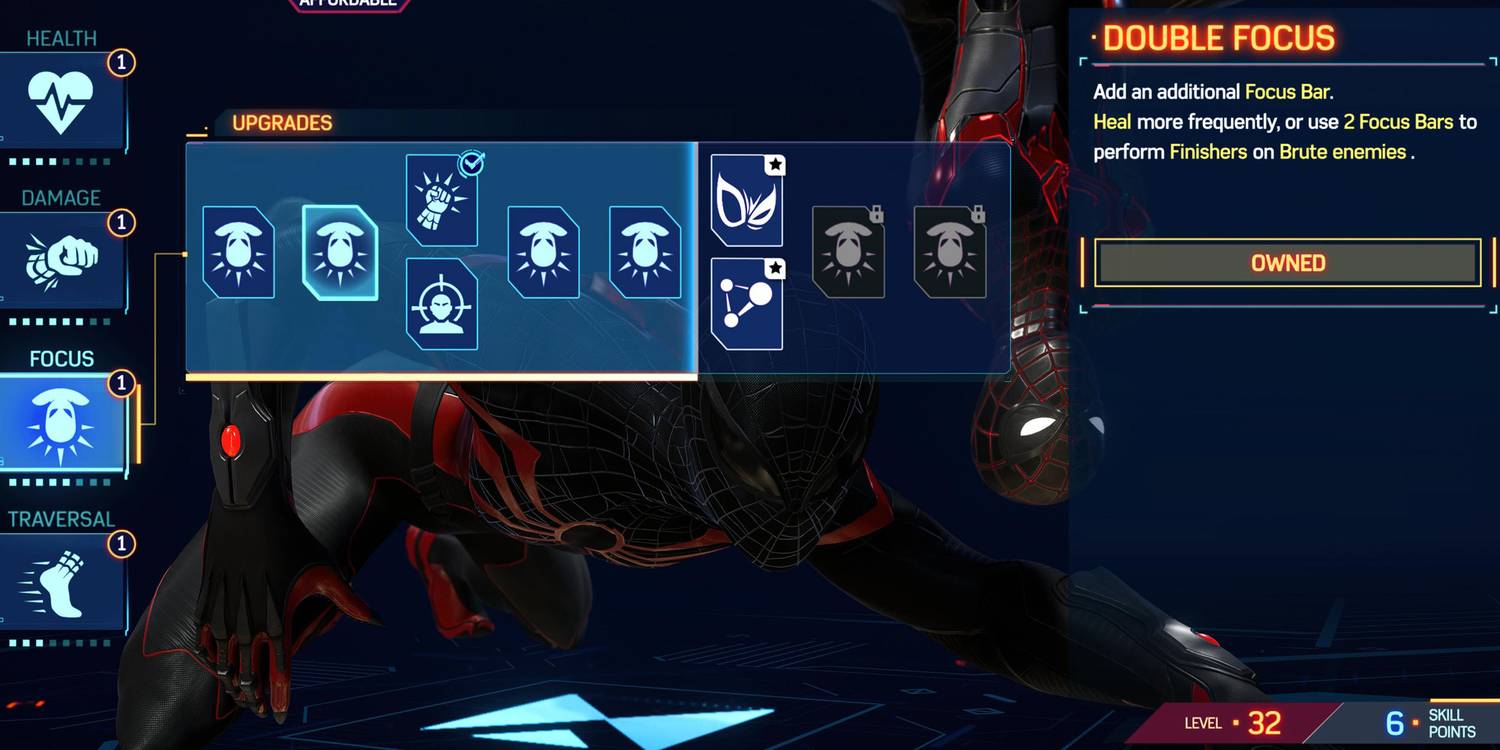Select the Traversal running boot icon
This screenshot has height=750, width=1500.
(62, 575)
